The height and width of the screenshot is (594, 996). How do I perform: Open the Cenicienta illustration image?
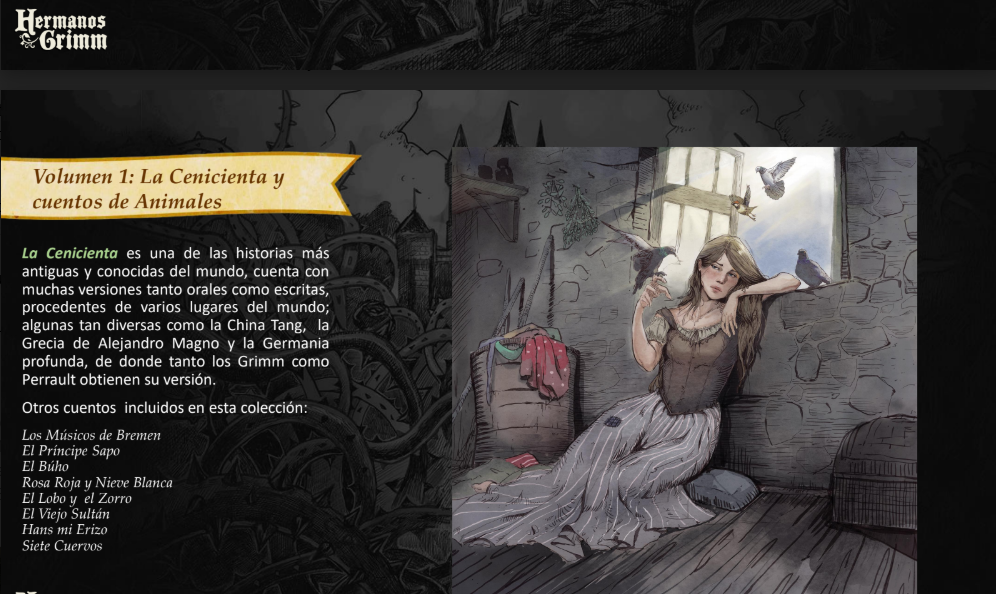[x=683, y=370]
